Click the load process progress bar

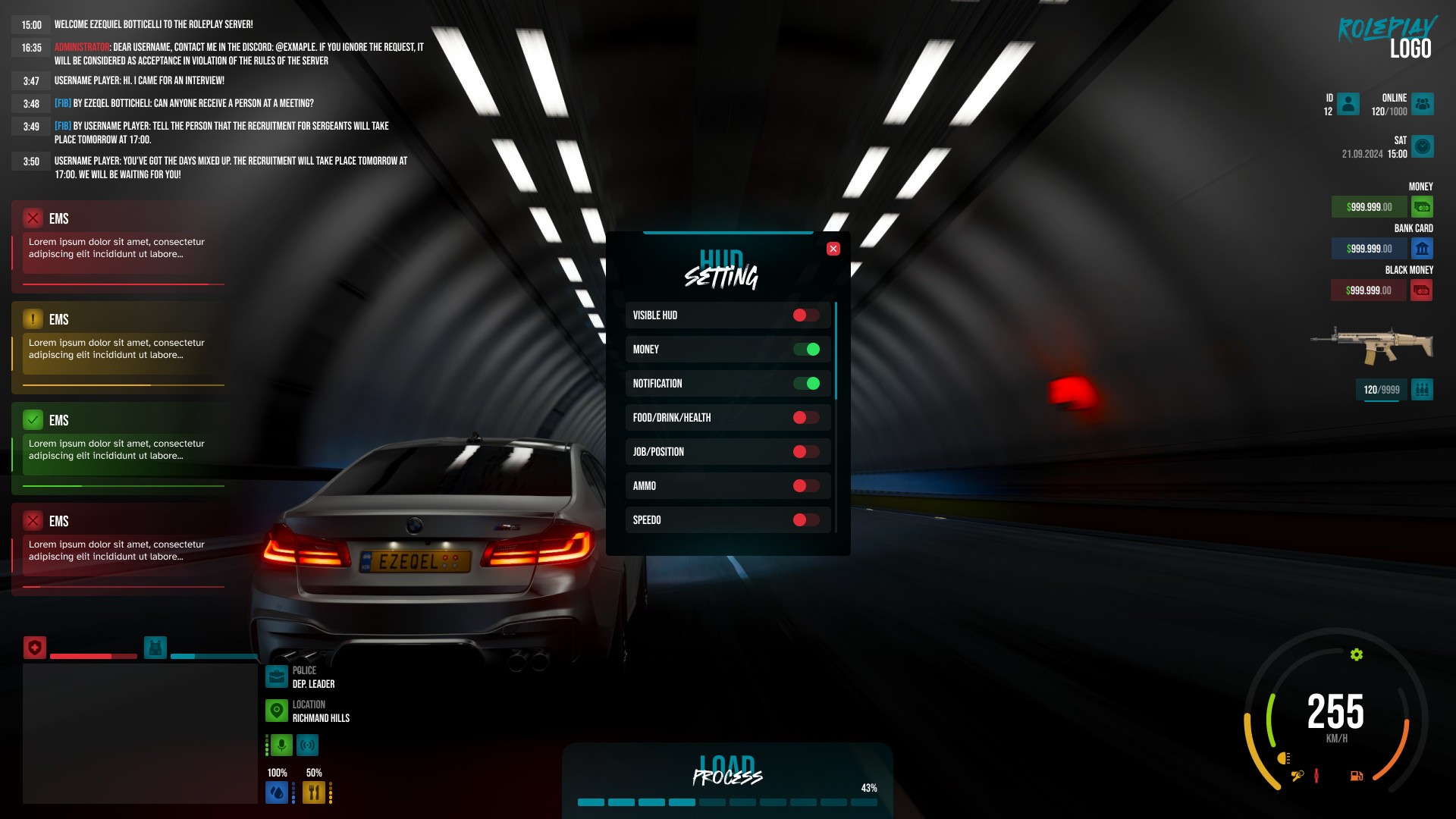[726, 802]
